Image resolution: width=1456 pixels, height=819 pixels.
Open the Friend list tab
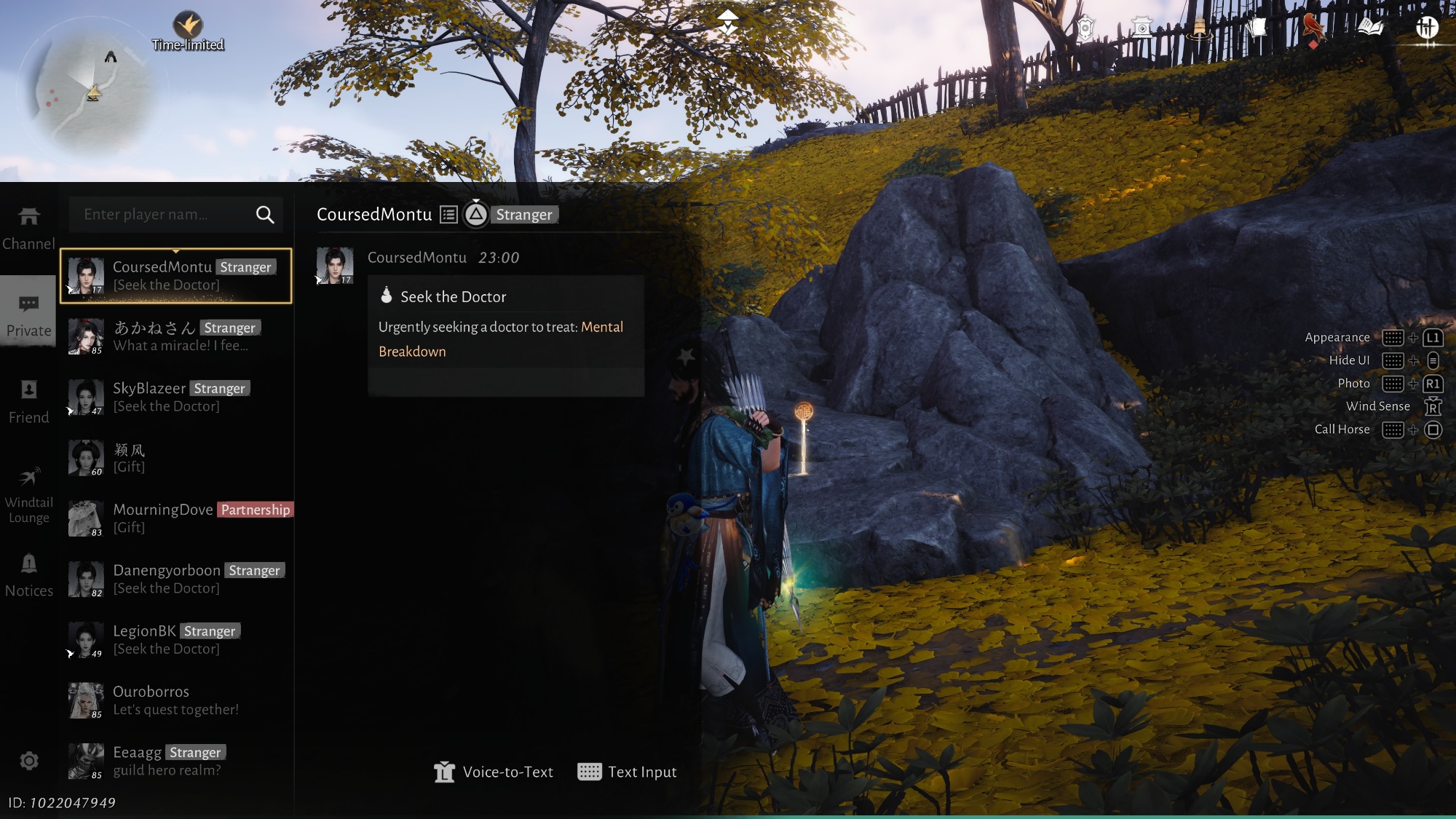[28, 402]
